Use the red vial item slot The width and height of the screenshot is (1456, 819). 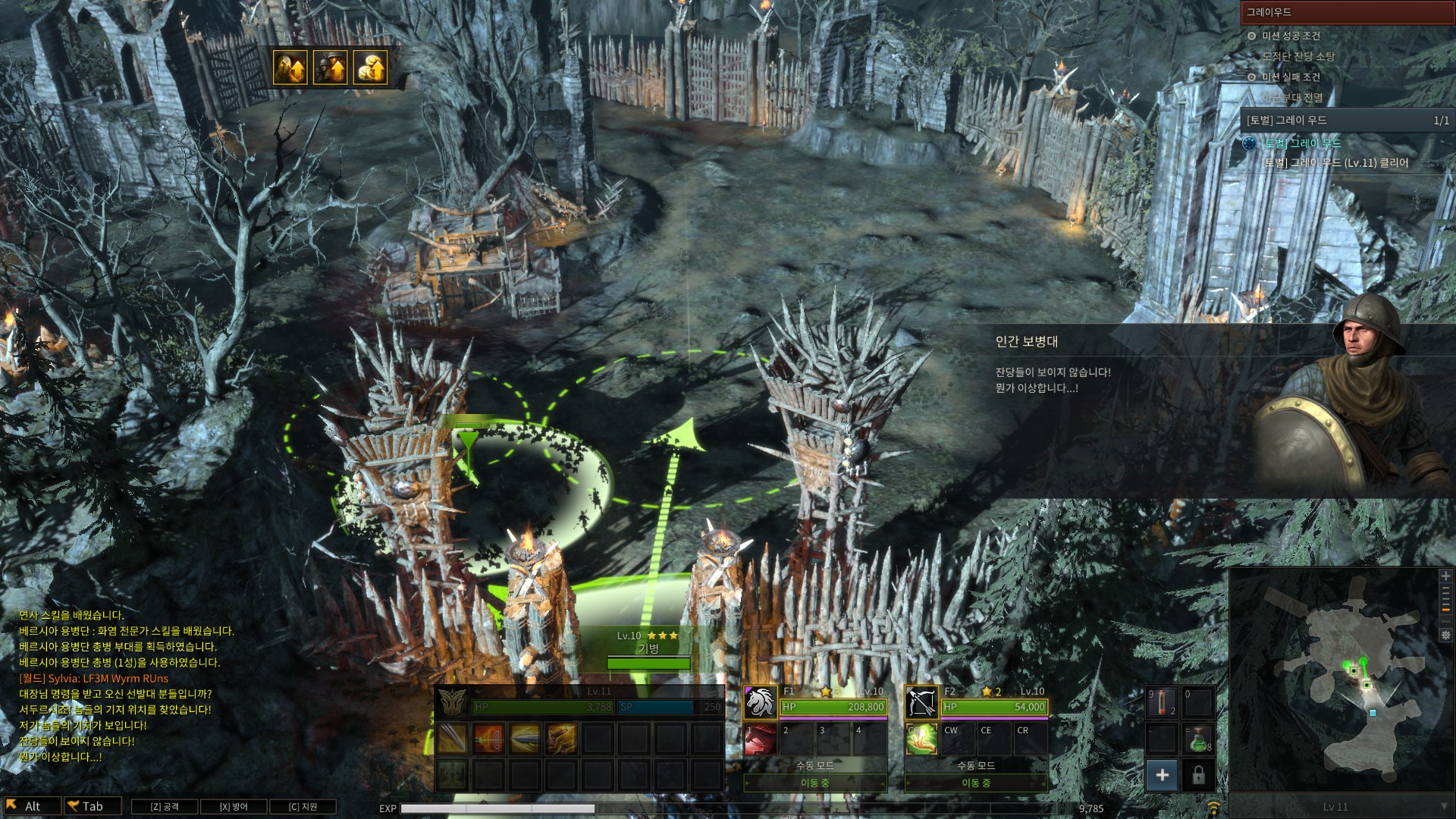click(1162, 703)
